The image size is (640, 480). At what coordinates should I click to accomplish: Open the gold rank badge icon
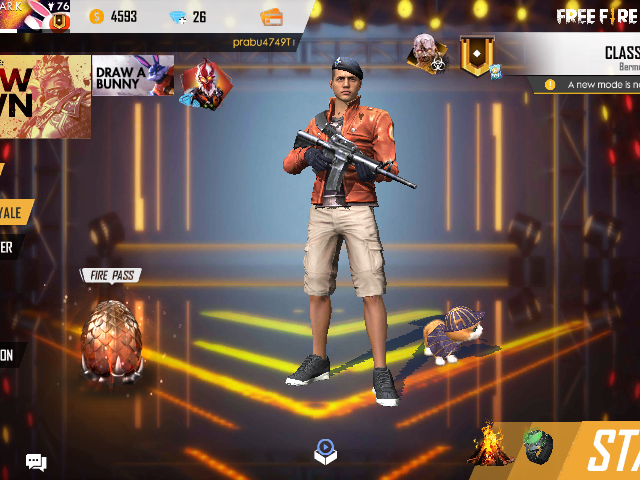pos(477,55)
